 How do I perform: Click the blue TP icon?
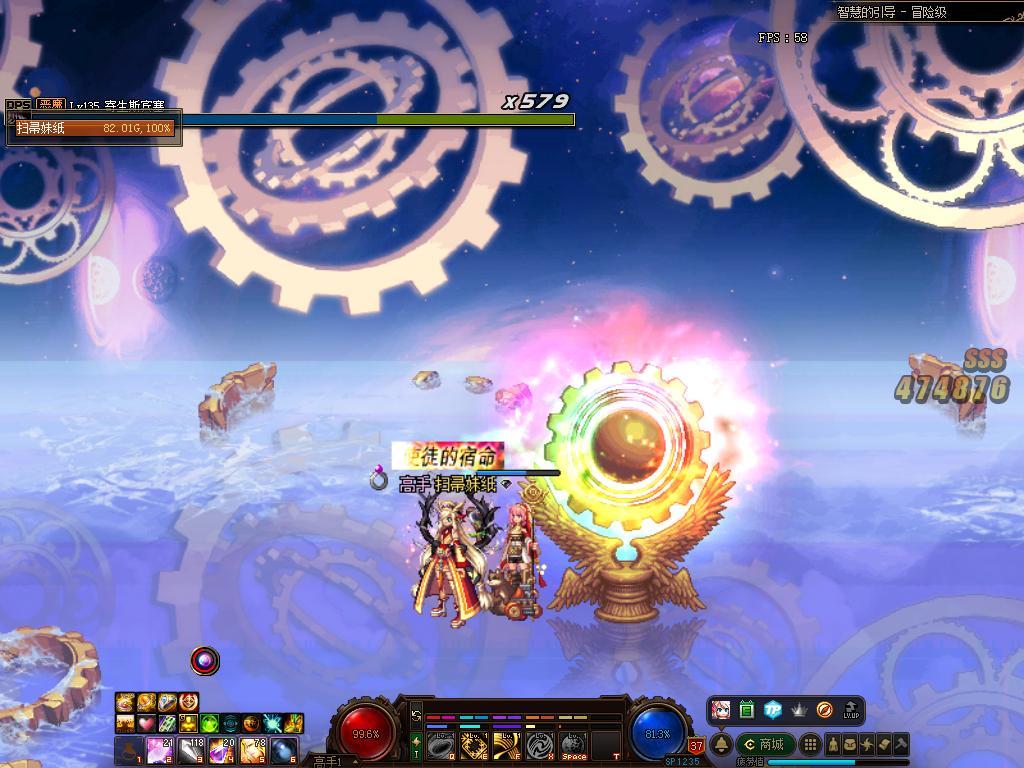(x=772, y=710)
